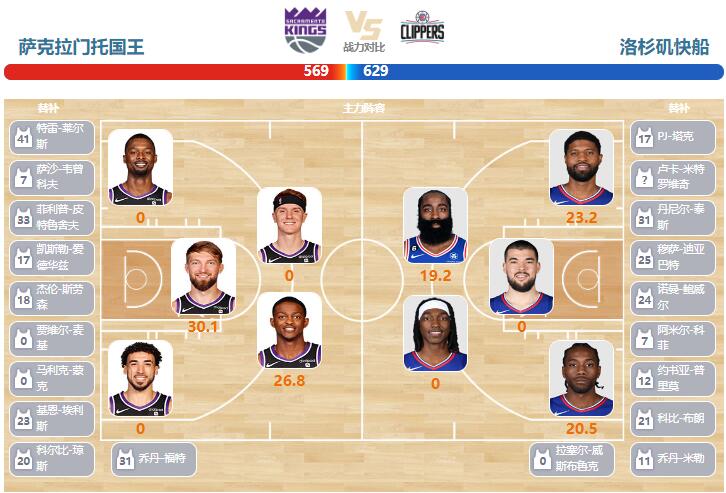Screen dimensions: 726x493
Task: Choose the Clippers starter rated 23.2
Action: [x=580, y=168]
